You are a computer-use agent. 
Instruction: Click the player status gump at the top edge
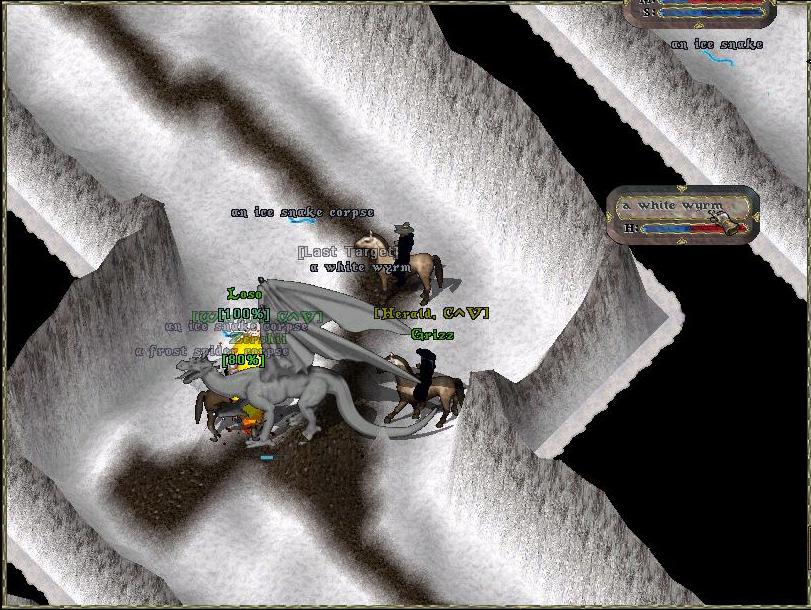pos(699,11)
